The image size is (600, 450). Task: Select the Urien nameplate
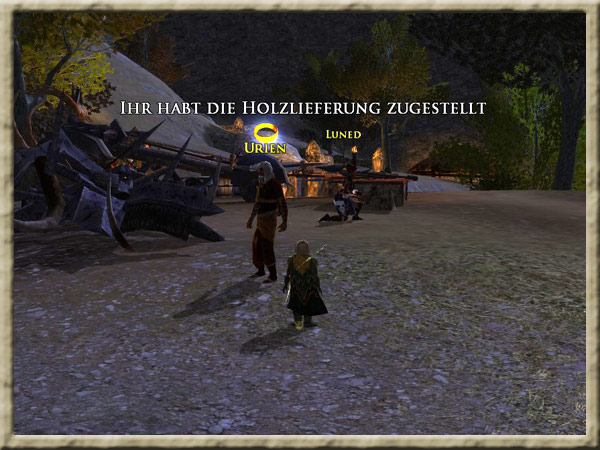click(x=265, y=148)
